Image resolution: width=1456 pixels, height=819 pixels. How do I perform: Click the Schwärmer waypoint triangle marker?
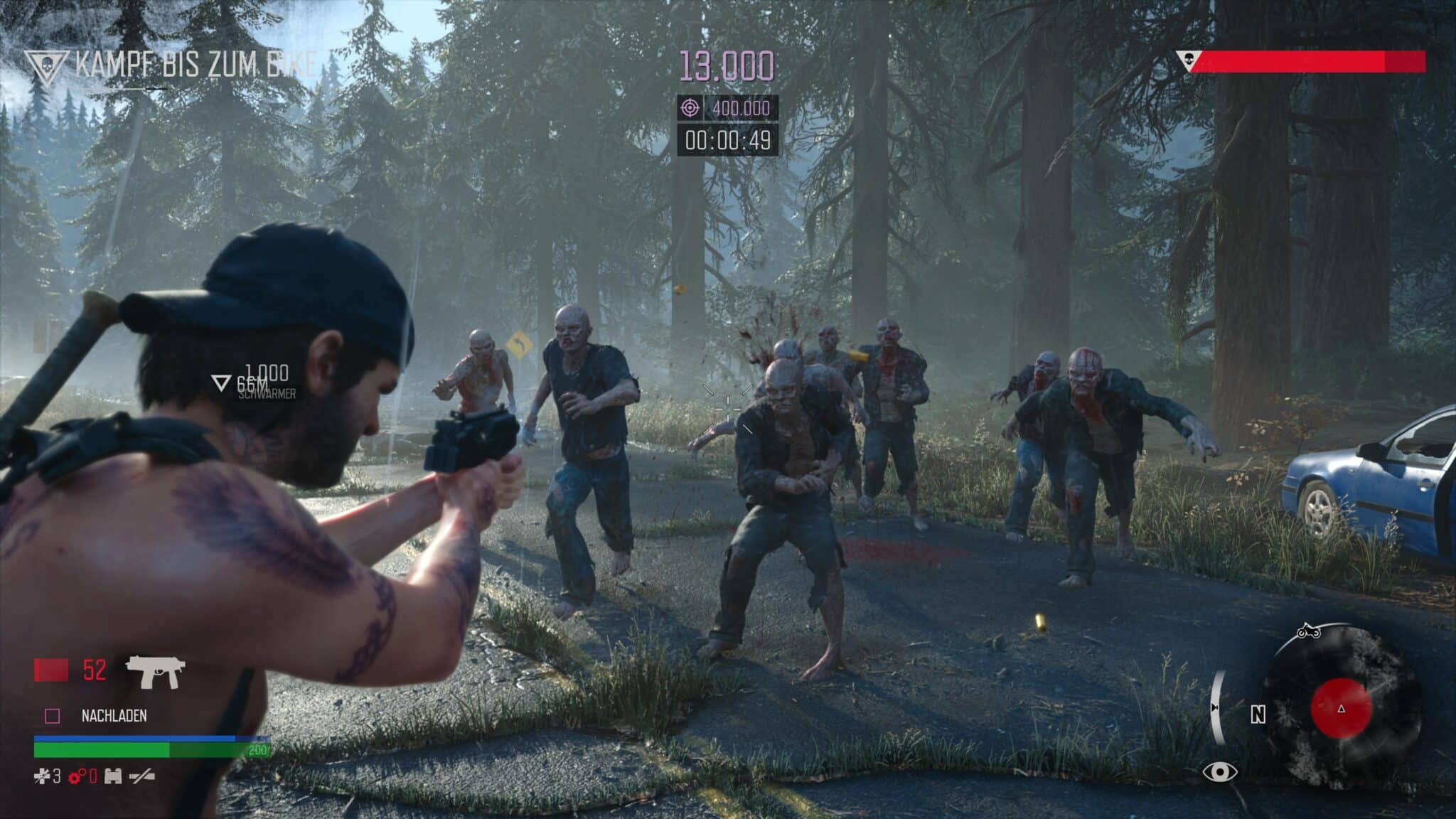tap(221, 383)
